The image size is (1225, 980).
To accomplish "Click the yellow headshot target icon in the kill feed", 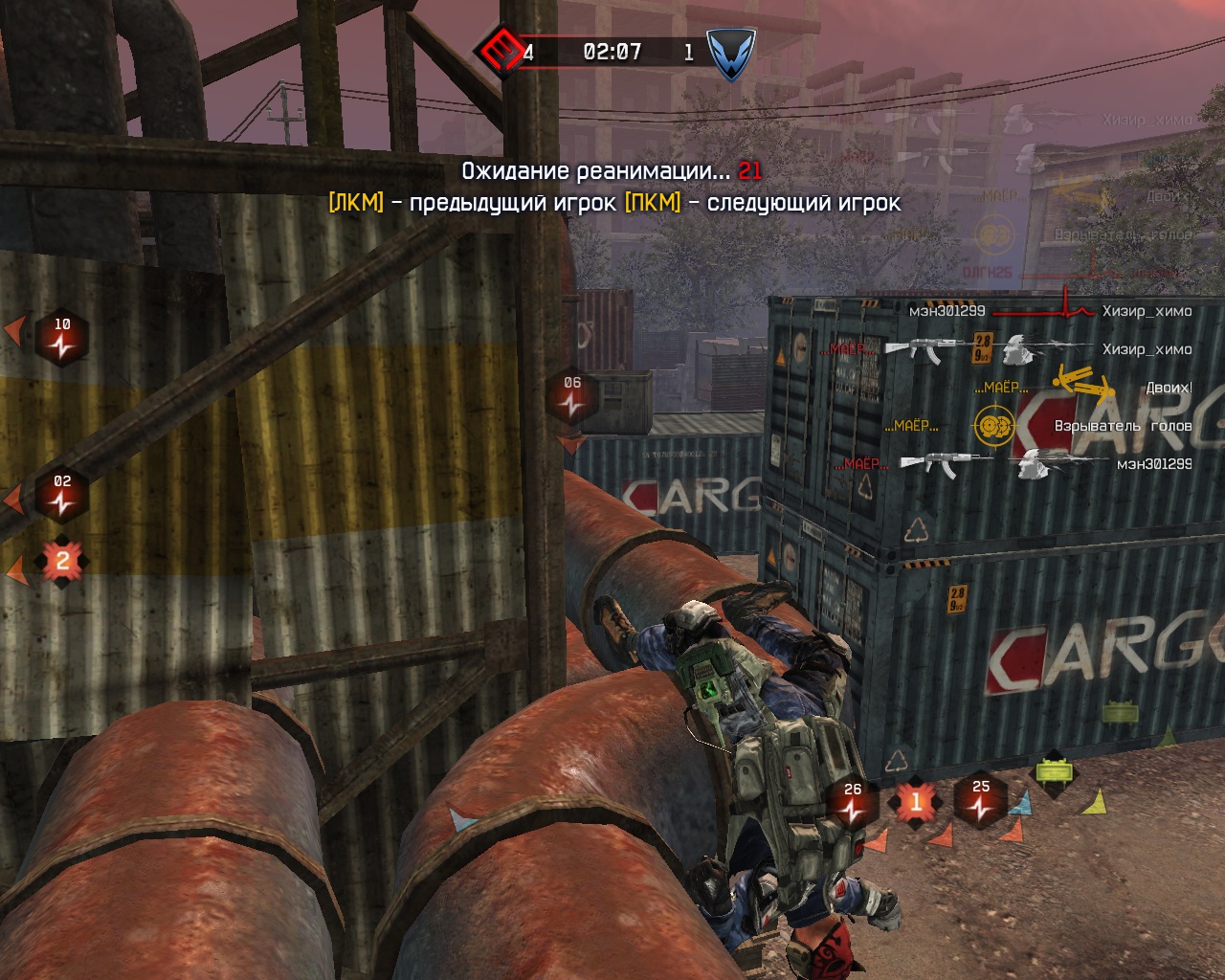I will click(993, 425).
